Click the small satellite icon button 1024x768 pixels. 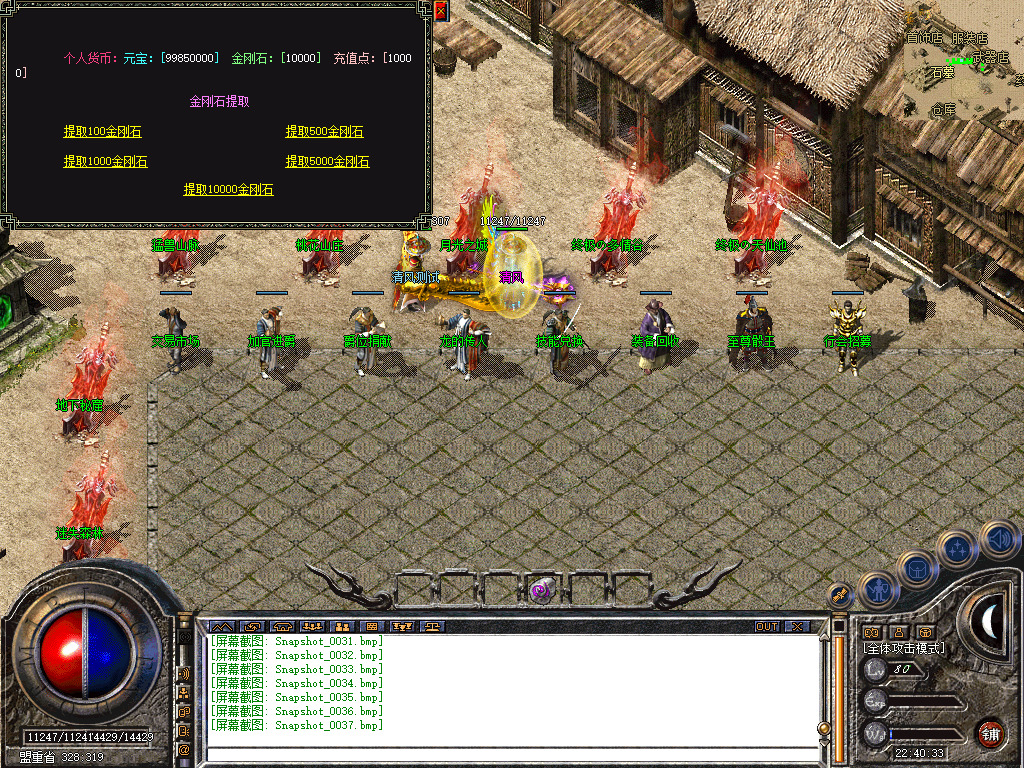(x=841, y=594)
